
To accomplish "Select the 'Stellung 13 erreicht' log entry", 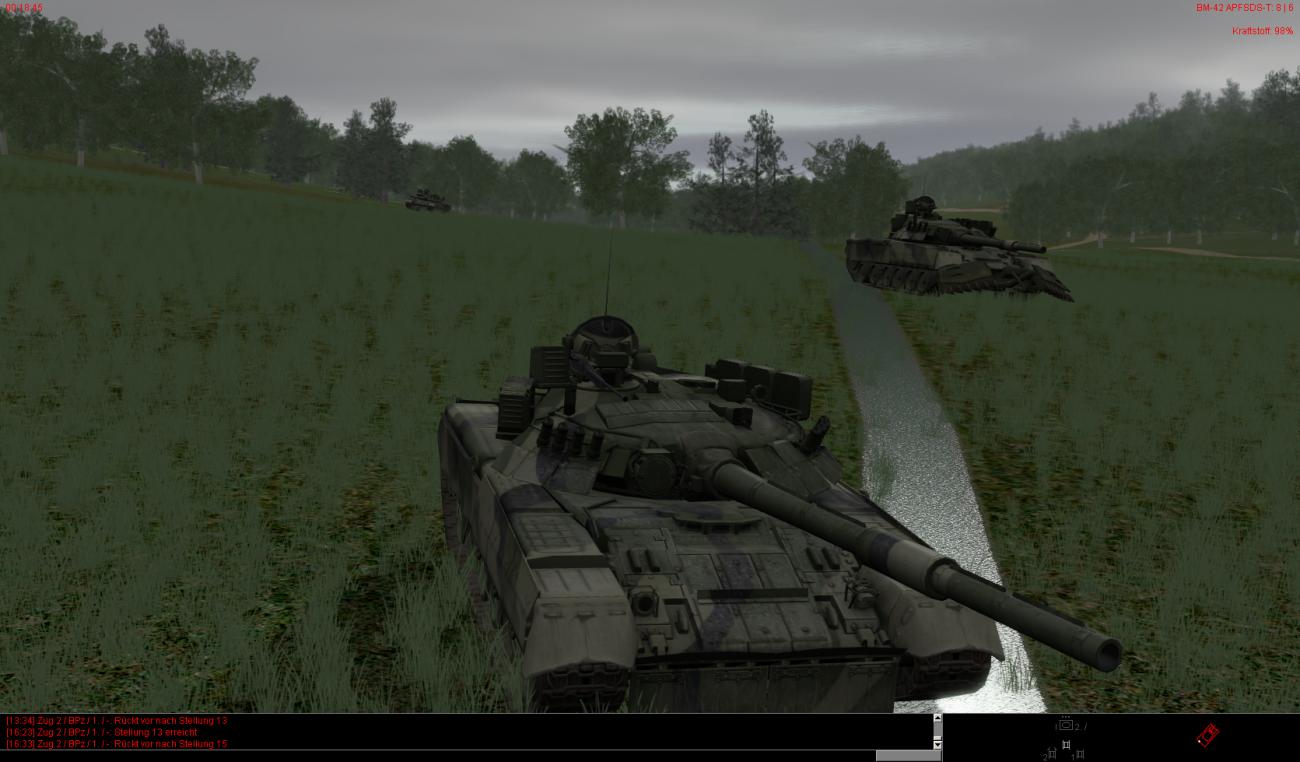I will tap(101, 732).
